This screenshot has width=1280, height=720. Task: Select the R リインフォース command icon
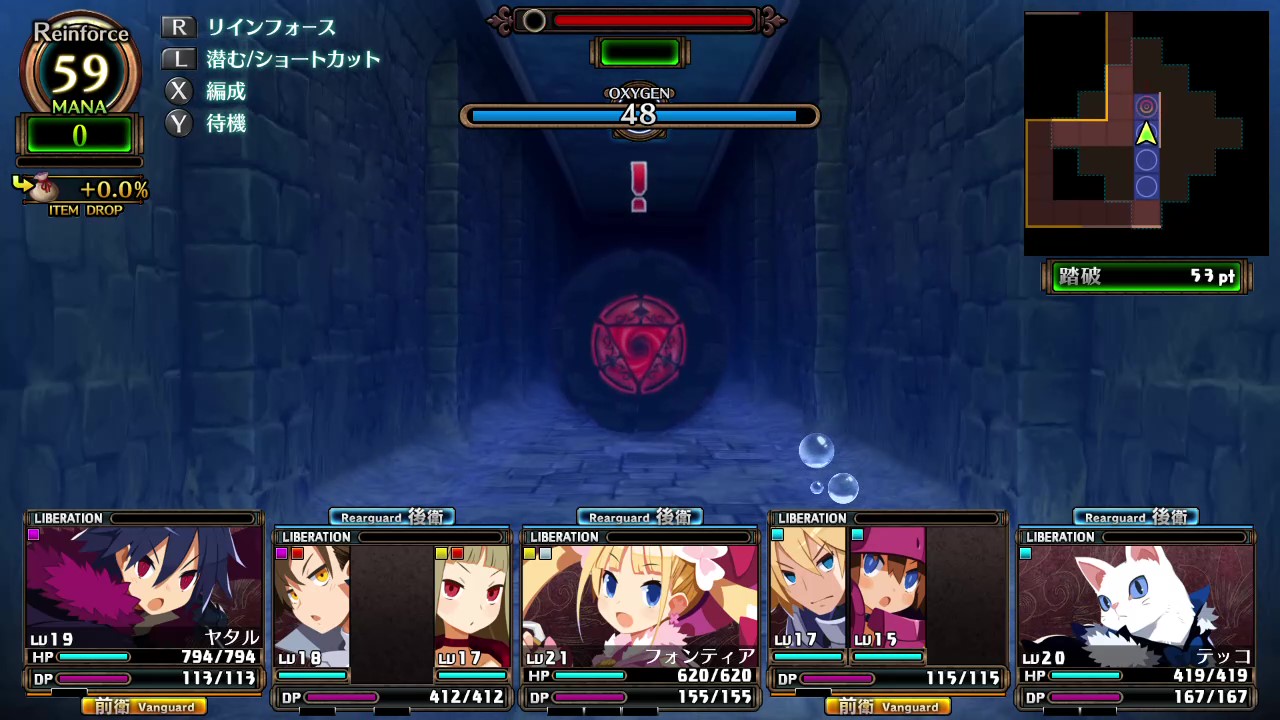pyautogui.click(x=178, y=28)
